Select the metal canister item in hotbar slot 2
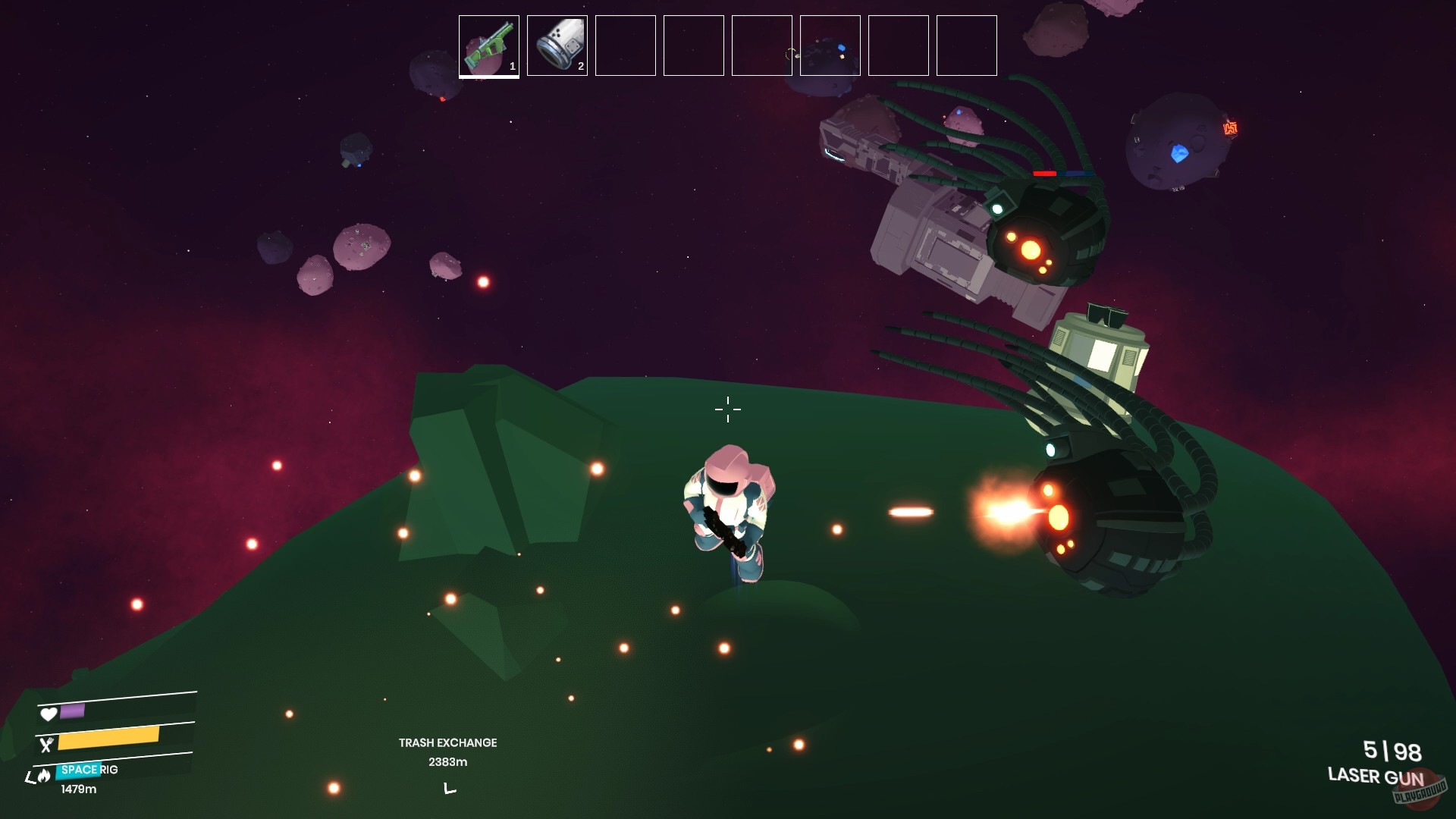Screen dimensions: 1456x819 (557, 45)
